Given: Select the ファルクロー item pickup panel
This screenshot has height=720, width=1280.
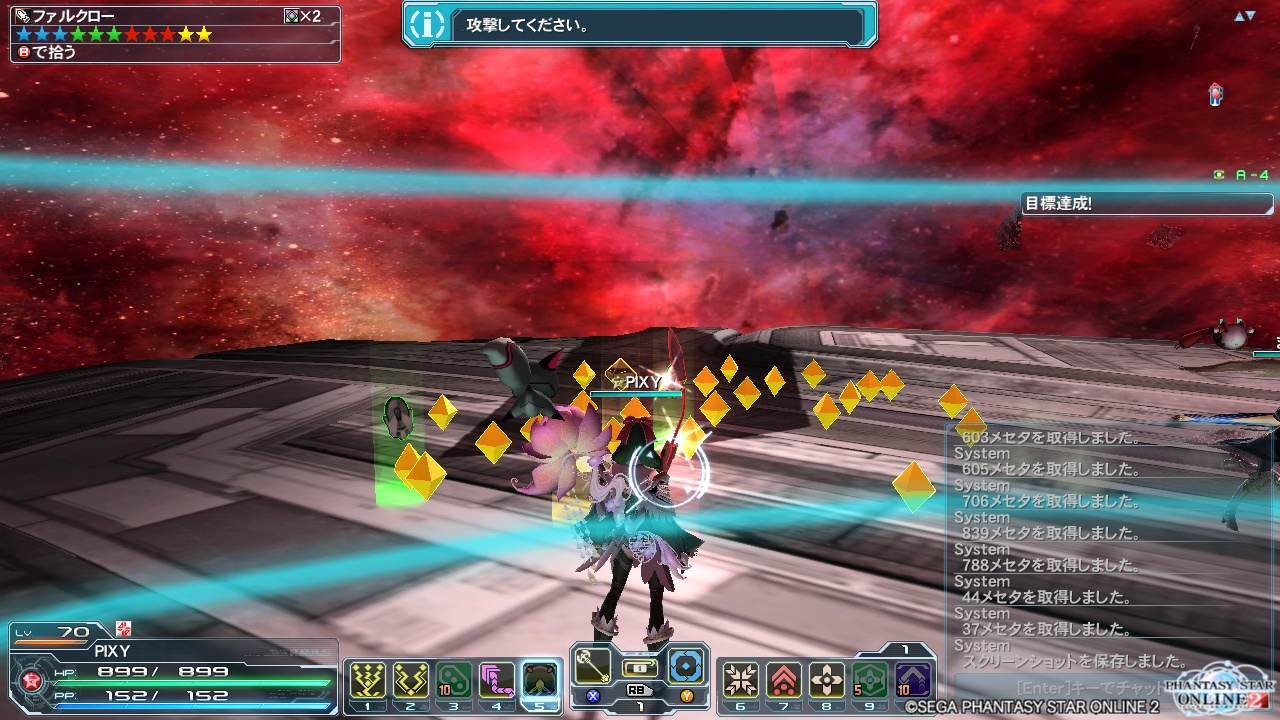Looking at the screenshot, I should pyautogui.click(x=175, y=34).
